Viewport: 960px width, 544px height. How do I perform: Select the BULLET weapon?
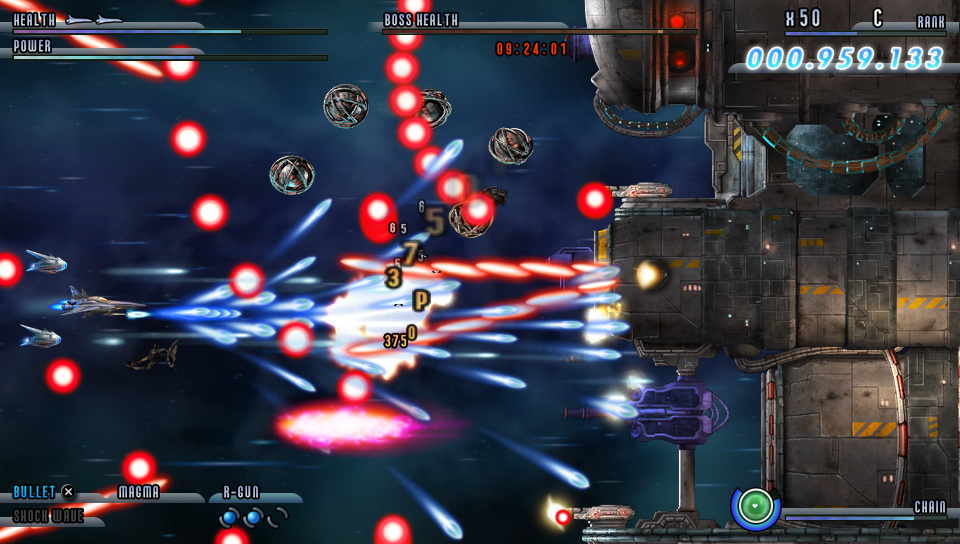(34, 492)
